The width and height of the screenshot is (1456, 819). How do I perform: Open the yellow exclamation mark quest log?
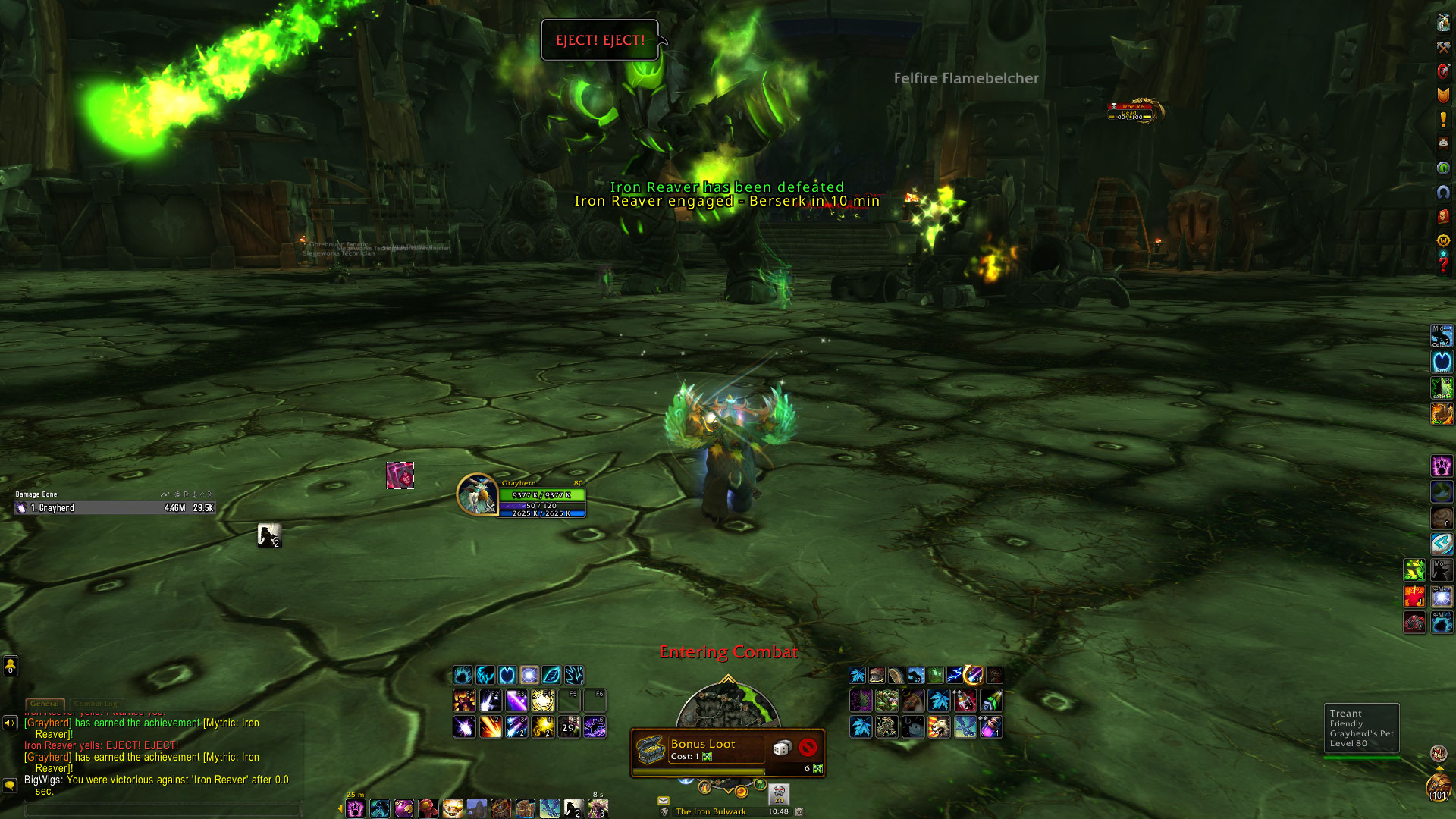click(1443, 120)
